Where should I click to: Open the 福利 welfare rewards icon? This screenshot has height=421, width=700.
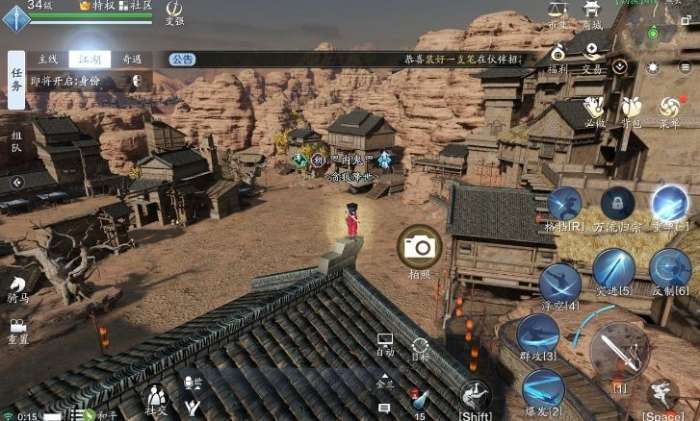point(557,56)
